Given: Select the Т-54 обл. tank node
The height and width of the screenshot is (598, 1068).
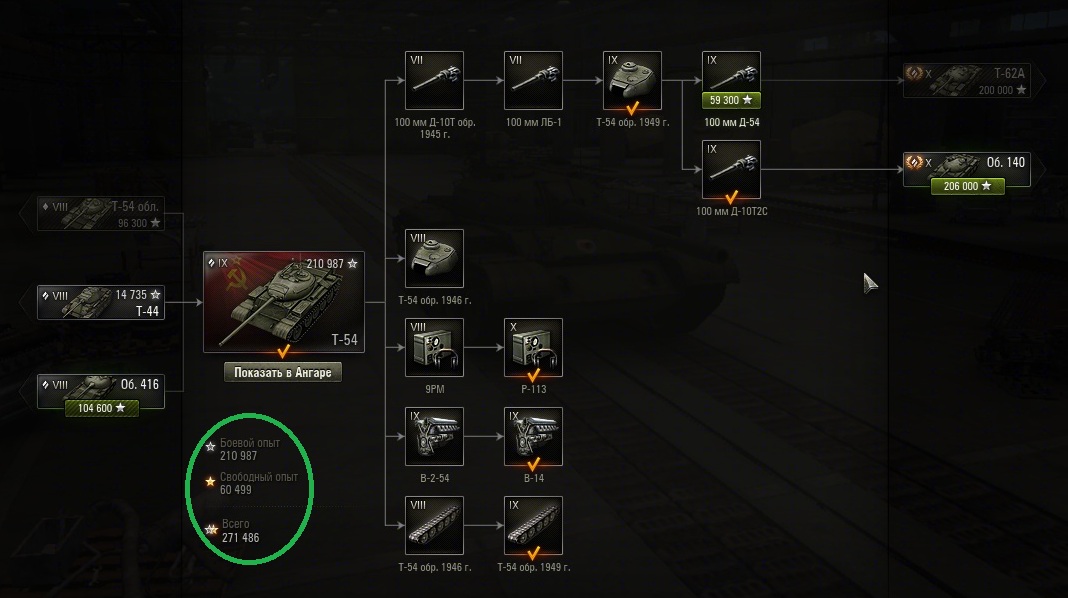Looking at the screenshot, I should click(x=101, y=214).
